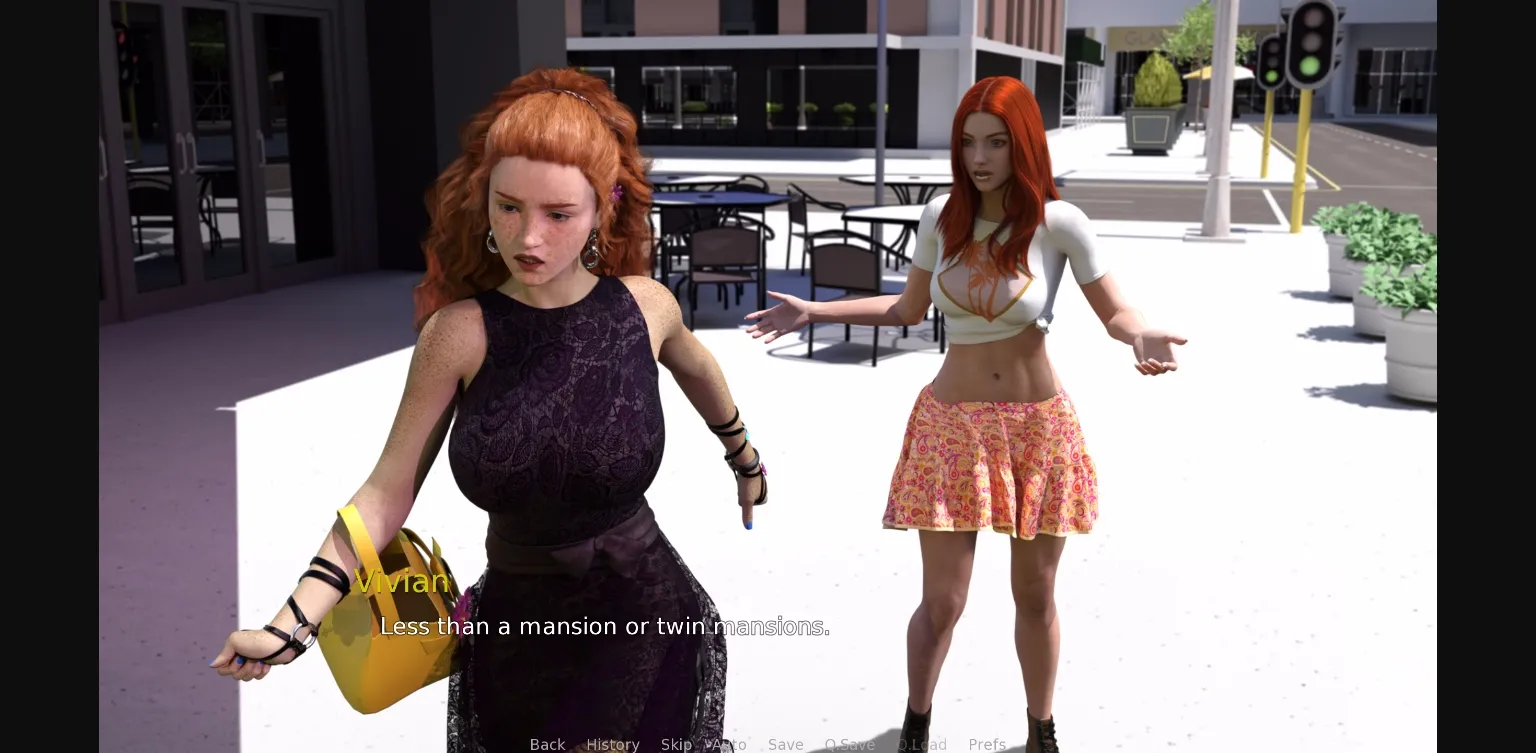This screenshot has height=753, width=1536.
Task: Save your progress using Save
Action: (786, 744)
